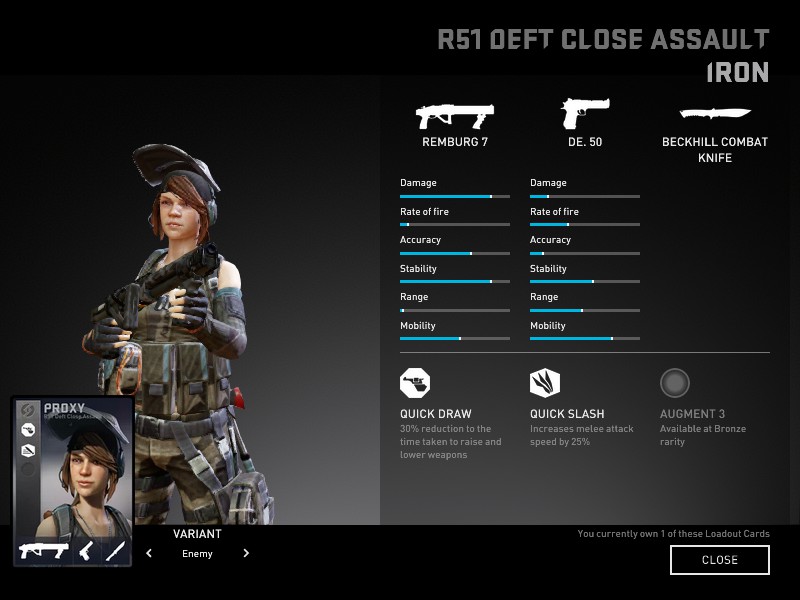
Task: Inspect the Quick Slash augment icon
Action: (x=545, y=383)
